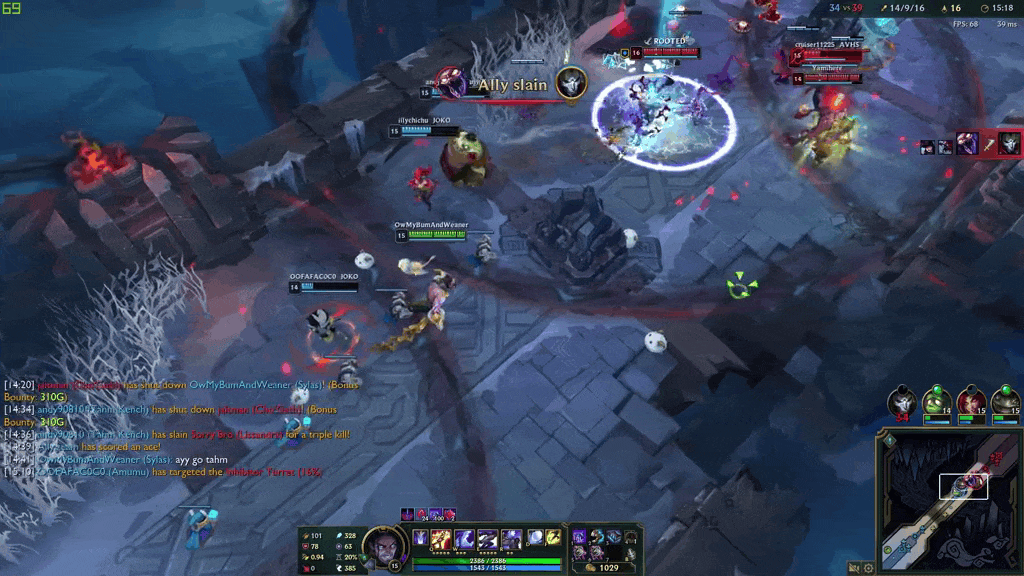
Task: Open the gear settings beside the minimap
Action: coord(868,568)
